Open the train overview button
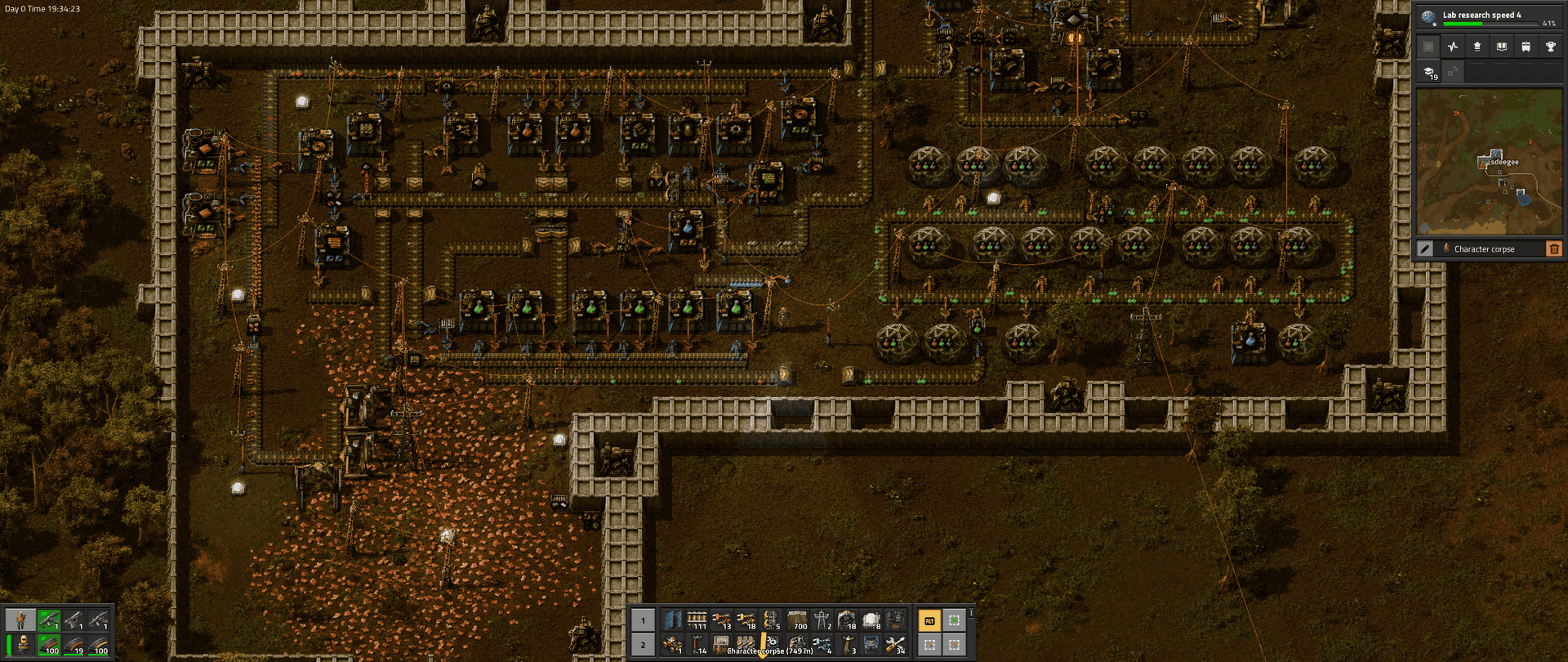 pyautogui.click(x=1526, y=47)
